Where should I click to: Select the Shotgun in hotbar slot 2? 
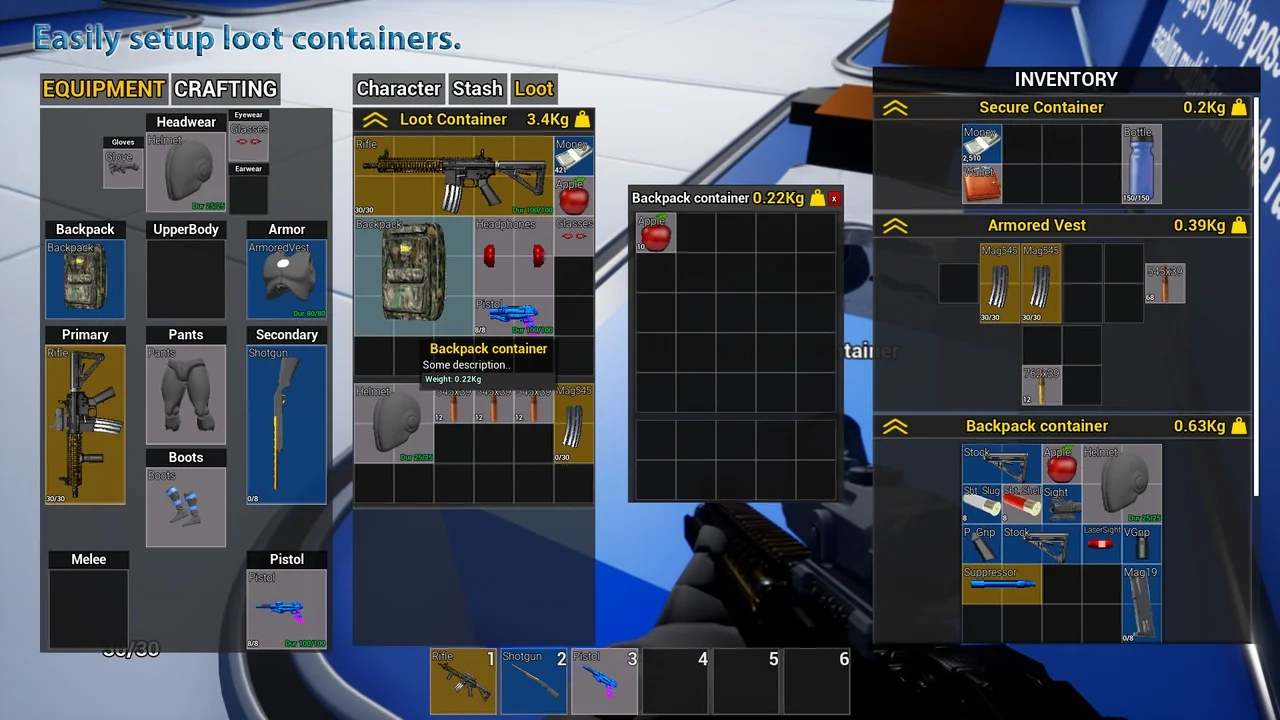[x=533, y=681]
